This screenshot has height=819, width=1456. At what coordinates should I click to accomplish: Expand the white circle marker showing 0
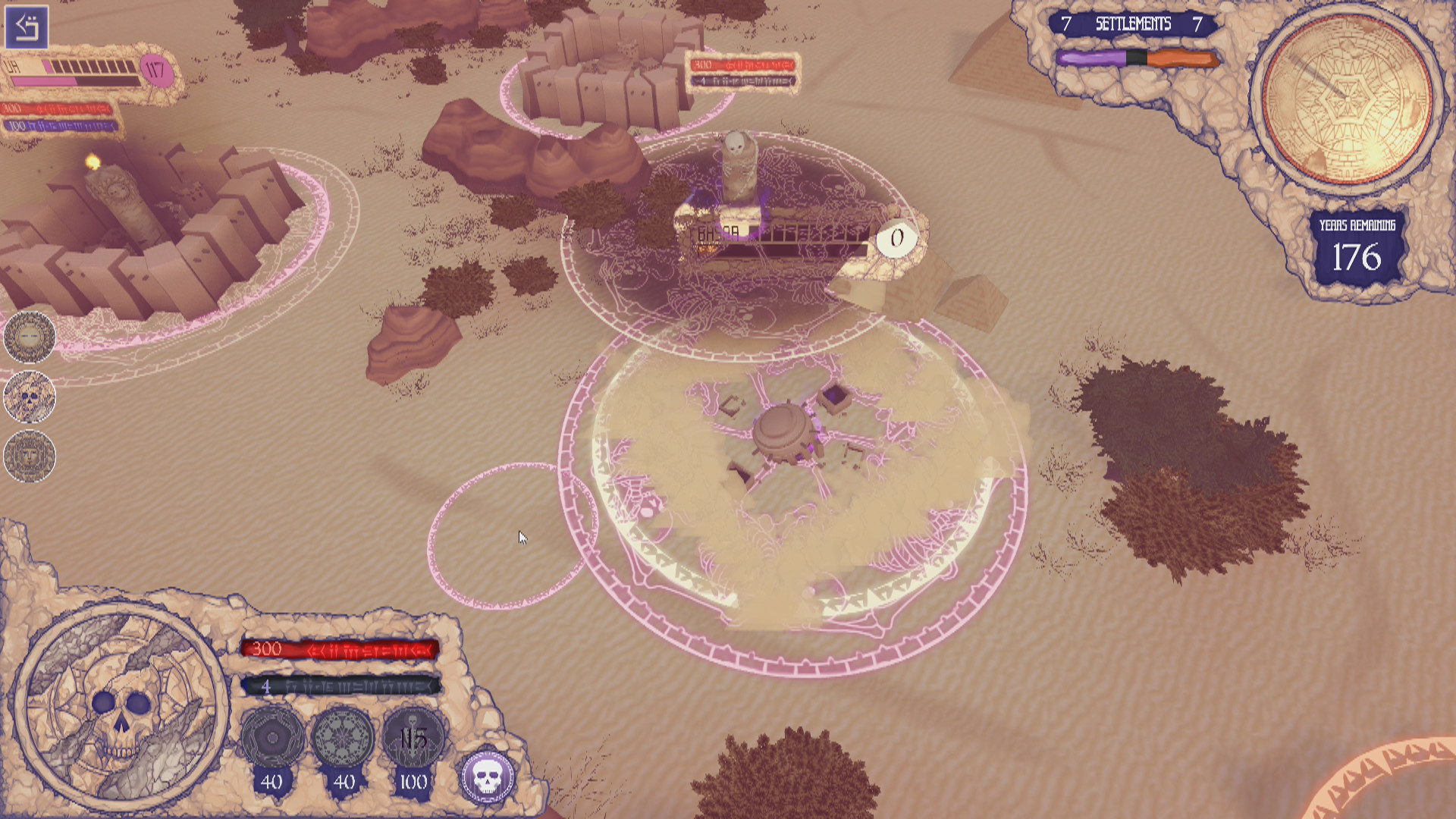pyautogui.click(x=897, y=237)
